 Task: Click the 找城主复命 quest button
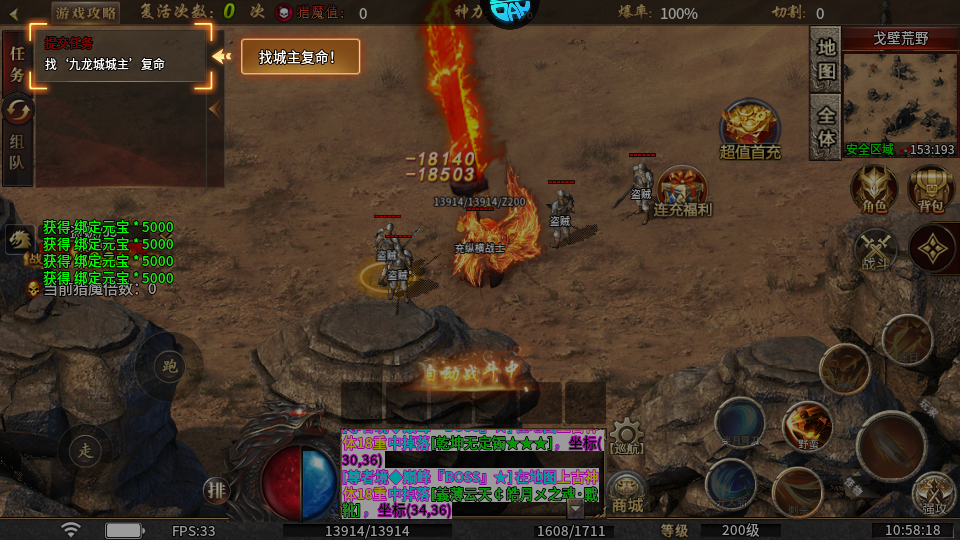point(300,57)
